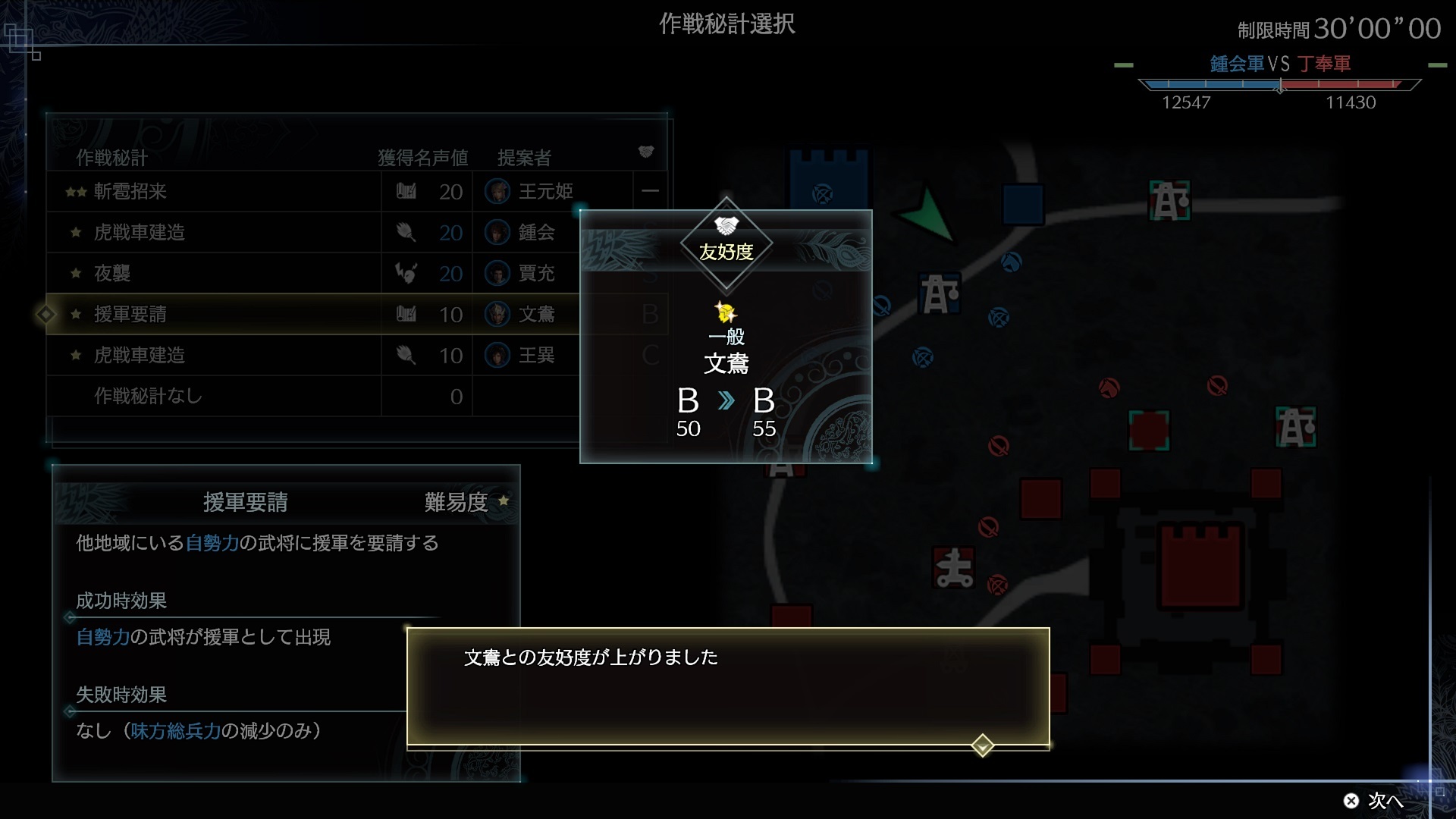Click the difficulty star next to 難易度
1456x819 pixels.
click(504, 500)
